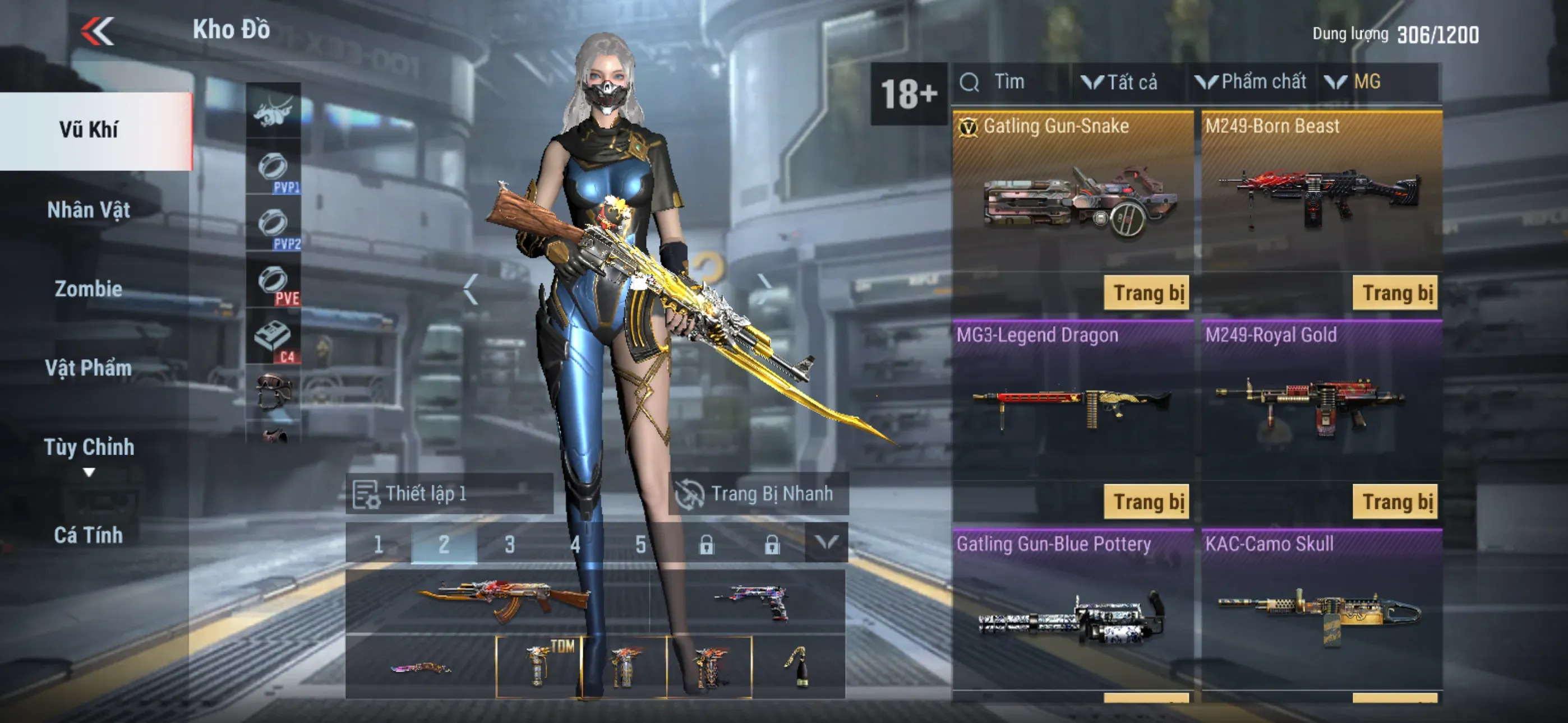Open the Tùy Chỉnh section

pyautogui.click(x=89, y=447)
